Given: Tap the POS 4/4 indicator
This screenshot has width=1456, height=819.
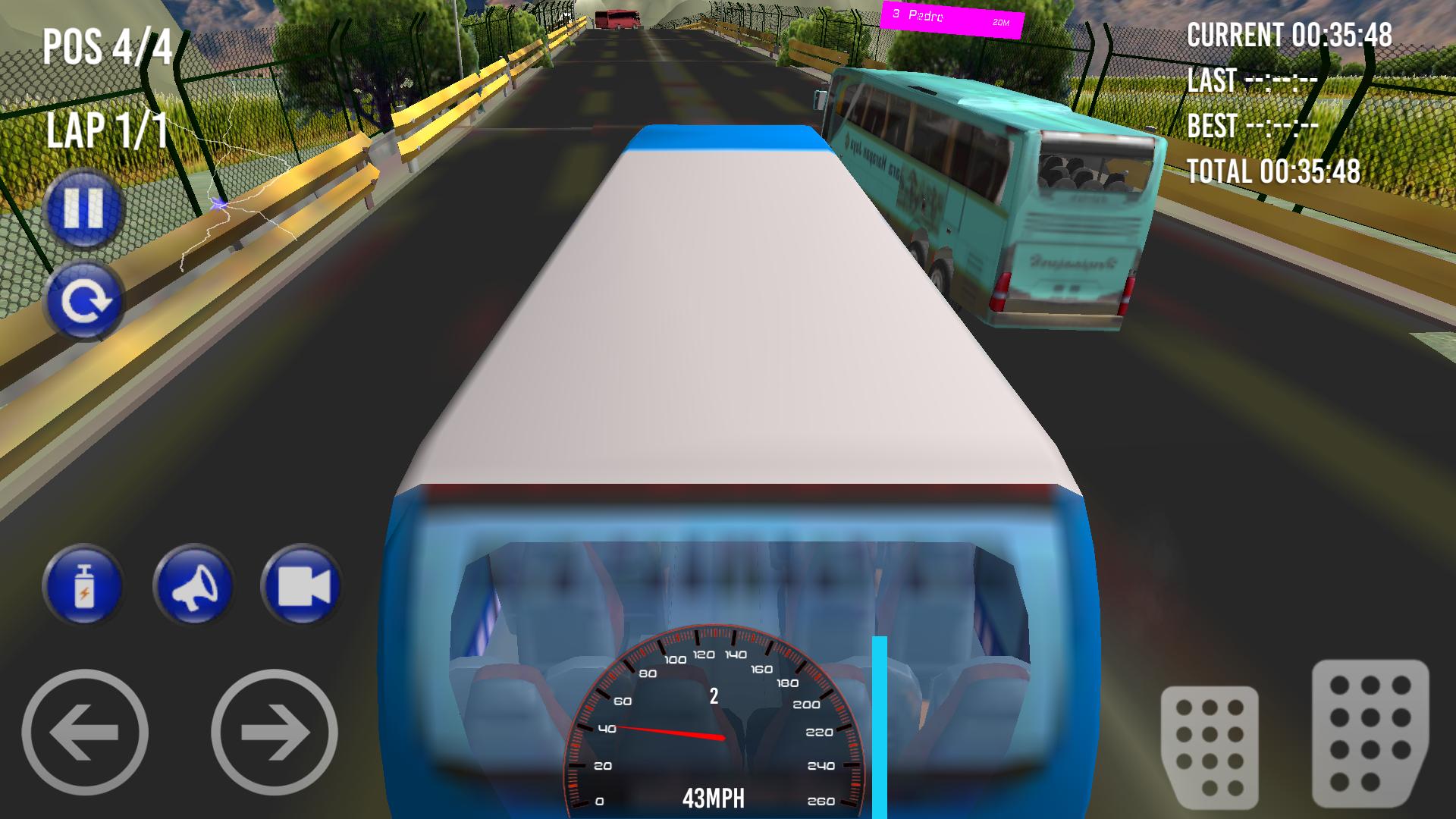Looking at the screenshot, I should click(106, 47).
